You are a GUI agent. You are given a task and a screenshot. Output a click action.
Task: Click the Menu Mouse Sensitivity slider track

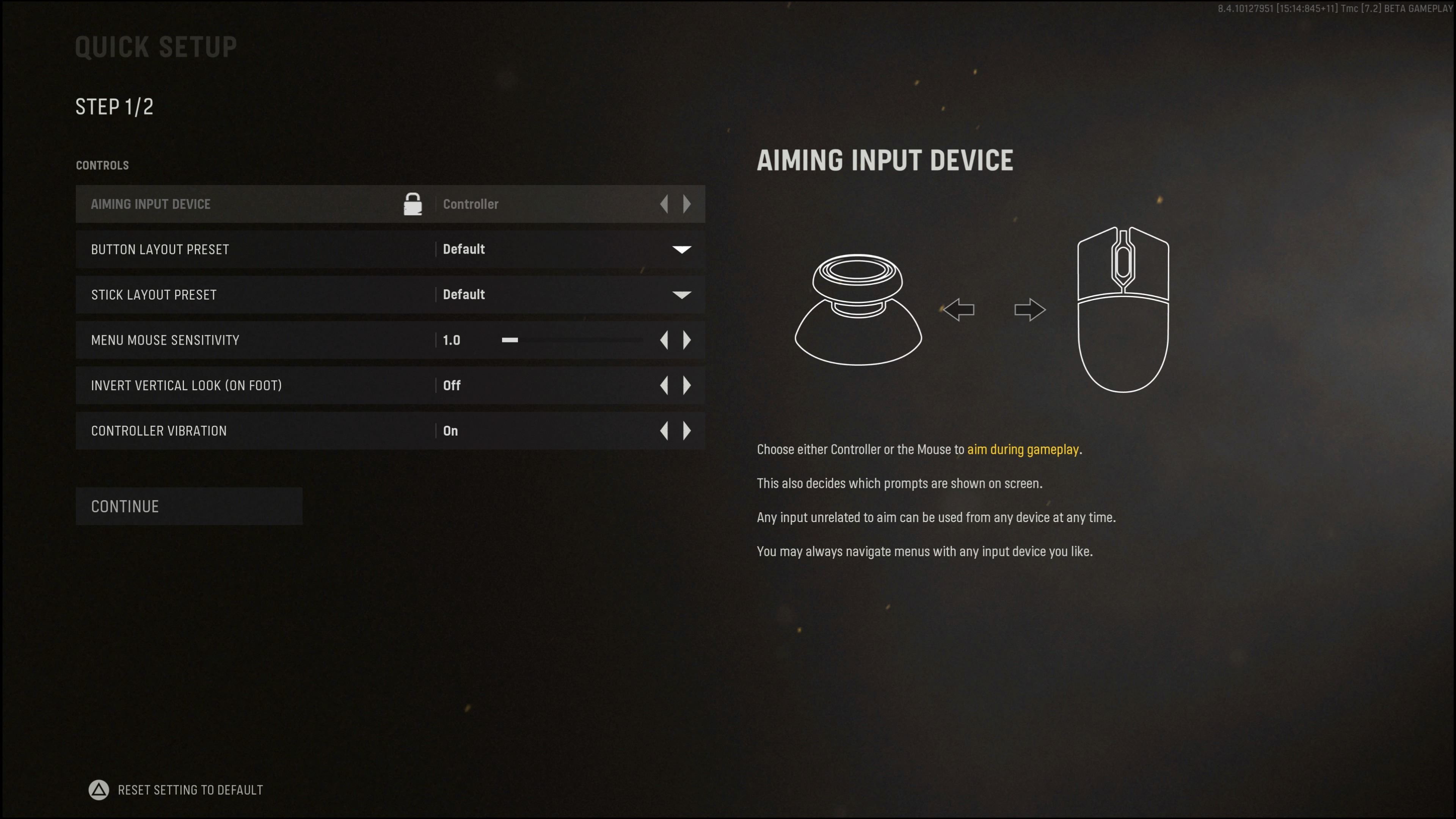point(571,340)
